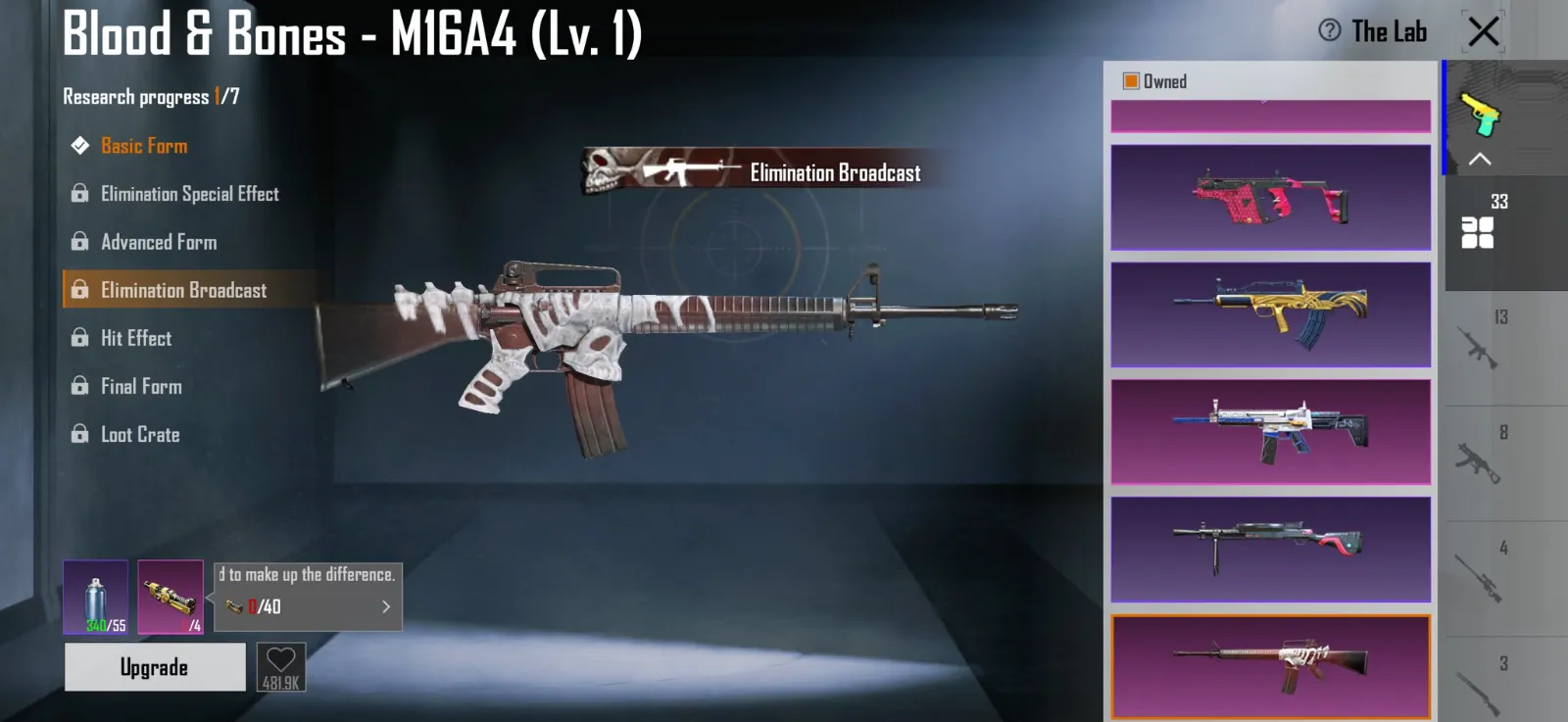The height and width of the screenshot is (722, 1568).
Task: View the Loot Crate stage
Action: click(140, 434)
